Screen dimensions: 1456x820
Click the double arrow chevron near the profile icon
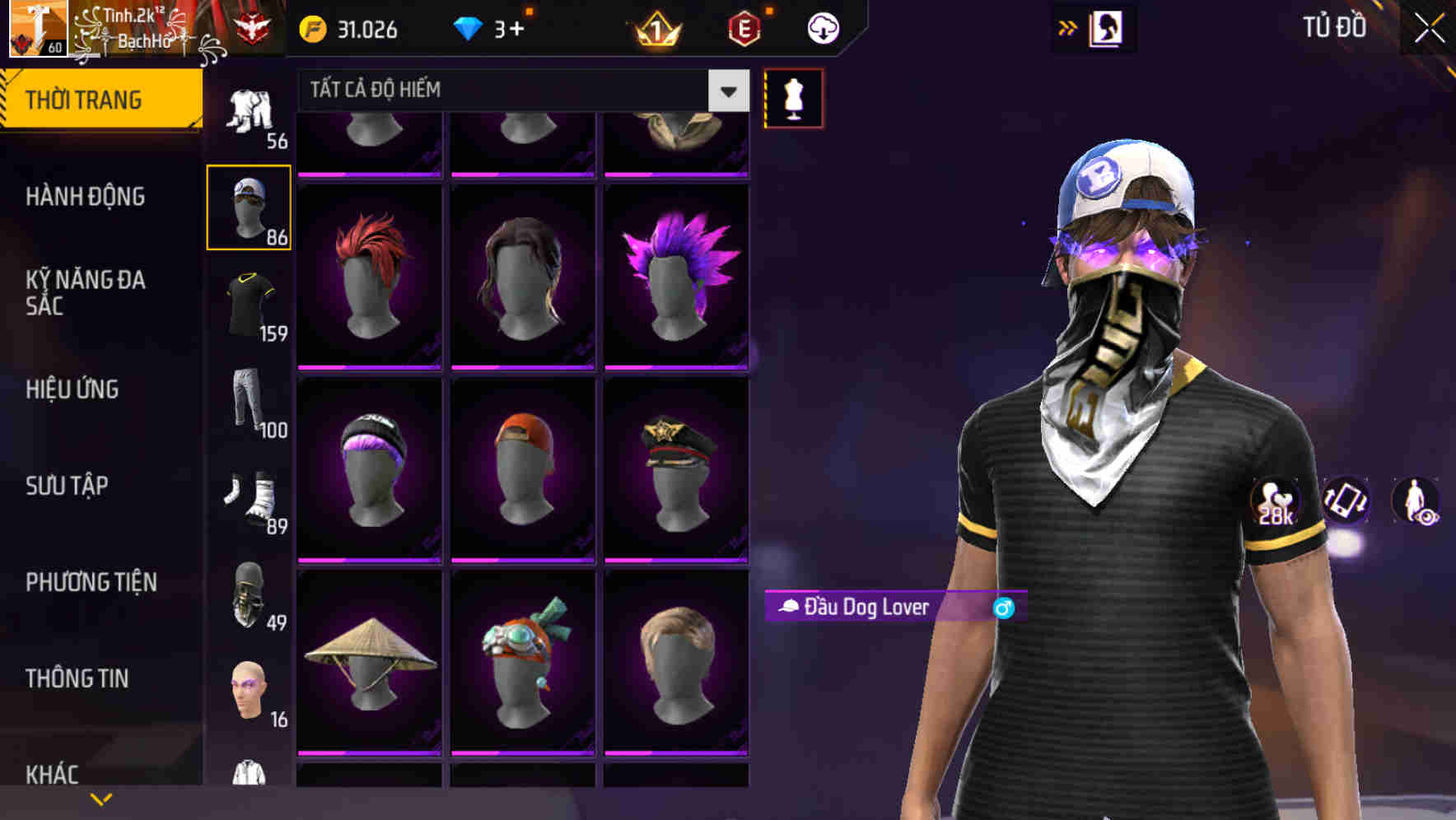tap(1067, 27)
